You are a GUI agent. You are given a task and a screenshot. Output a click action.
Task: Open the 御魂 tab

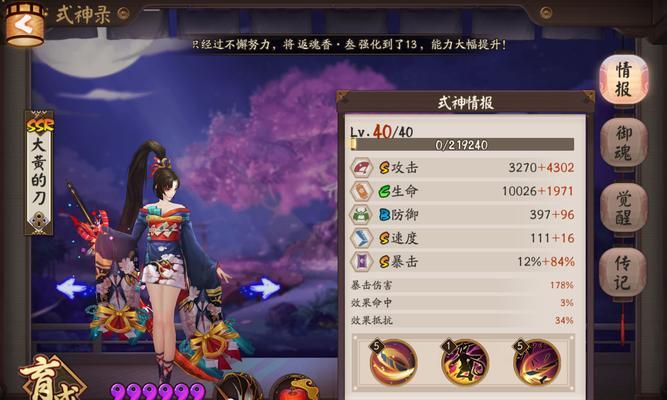click(622, 142)
